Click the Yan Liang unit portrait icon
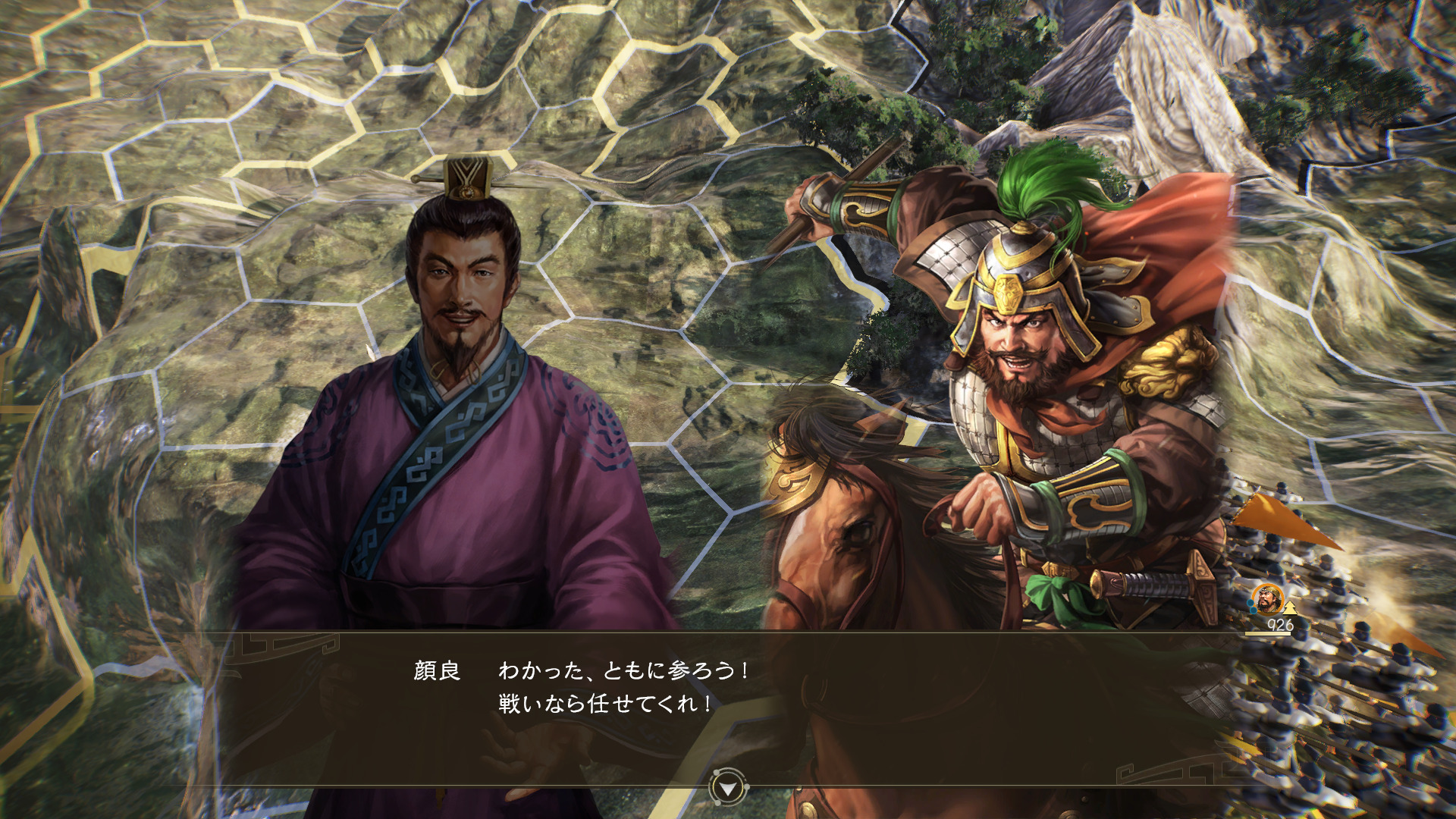Image resolution: width=1456 pixels, height=819 pixels. (1267, 599)
